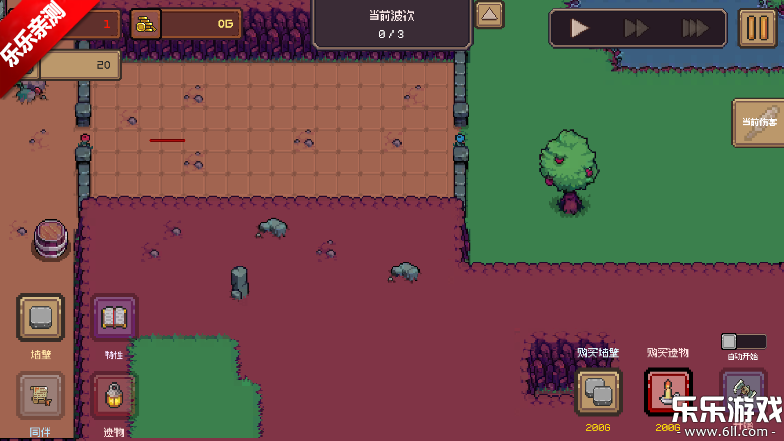Image resolution: width=784 pixels, height=441 pixels.
Task: Select the 墙壁 wall block button
Action: coord(41,318)
